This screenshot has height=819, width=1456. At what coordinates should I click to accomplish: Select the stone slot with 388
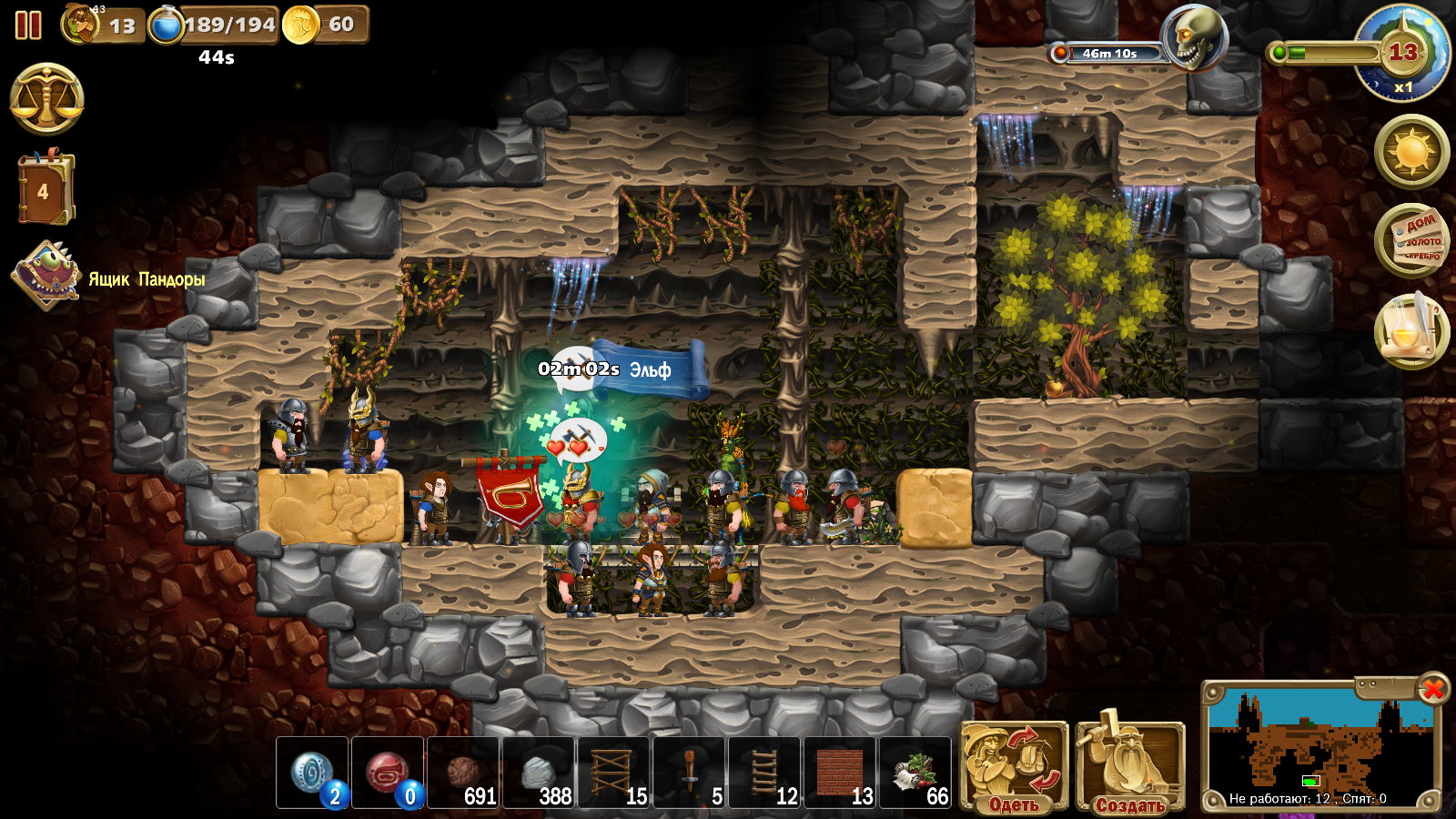tap(539, 773)
